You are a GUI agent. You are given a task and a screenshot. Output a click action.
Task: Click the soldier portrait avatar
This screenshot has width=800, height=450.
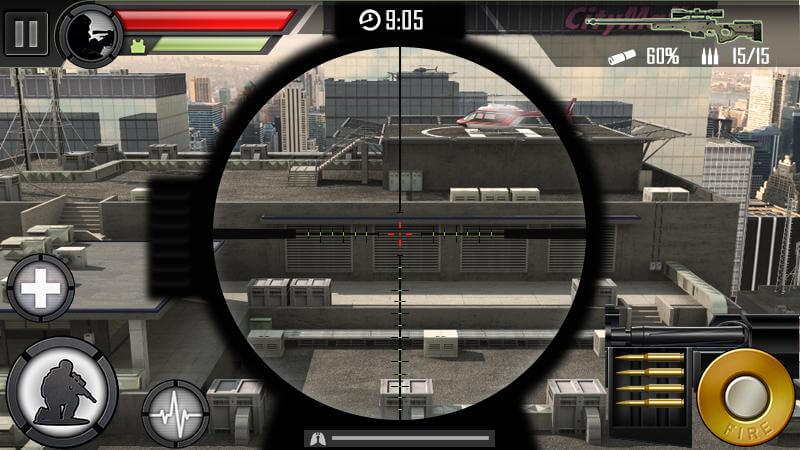(x=89, y=32)
